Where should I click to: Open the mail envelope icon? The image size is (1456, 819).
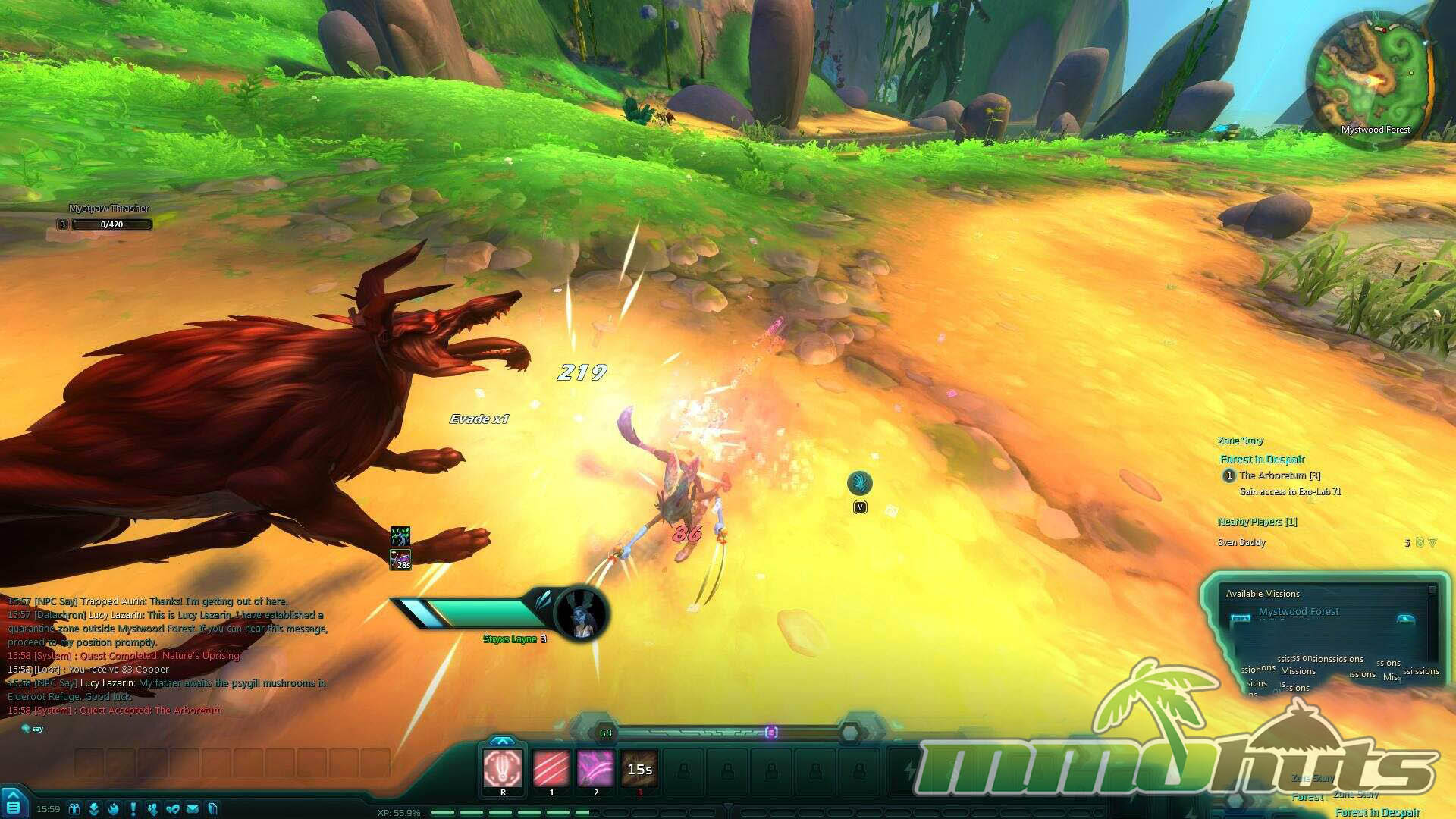tap(193, 809)
